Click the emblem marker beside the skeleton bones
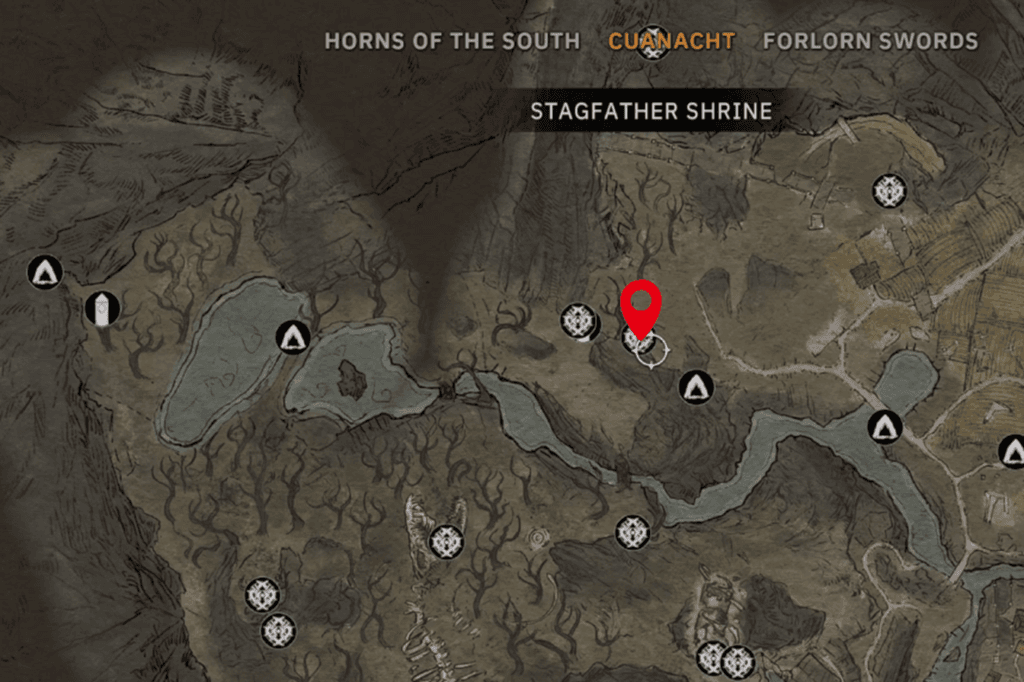This screenshot has height=682, width=1024. (447, 542)
